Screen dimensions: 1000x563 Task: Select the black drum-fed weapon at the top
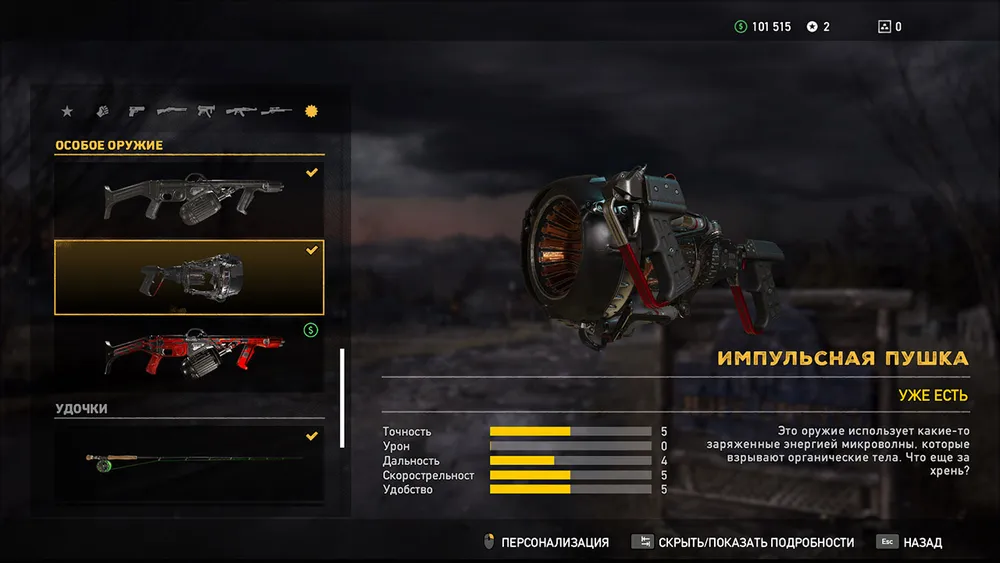pos(189,197)
